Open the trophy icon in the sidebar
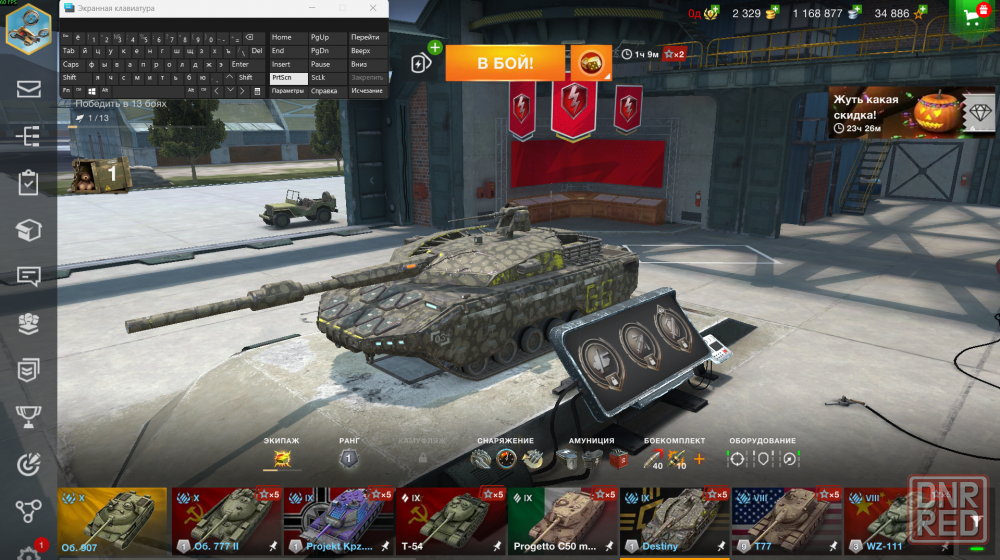The height and width of the screenshot is (560, 1000). click(28, 416)
